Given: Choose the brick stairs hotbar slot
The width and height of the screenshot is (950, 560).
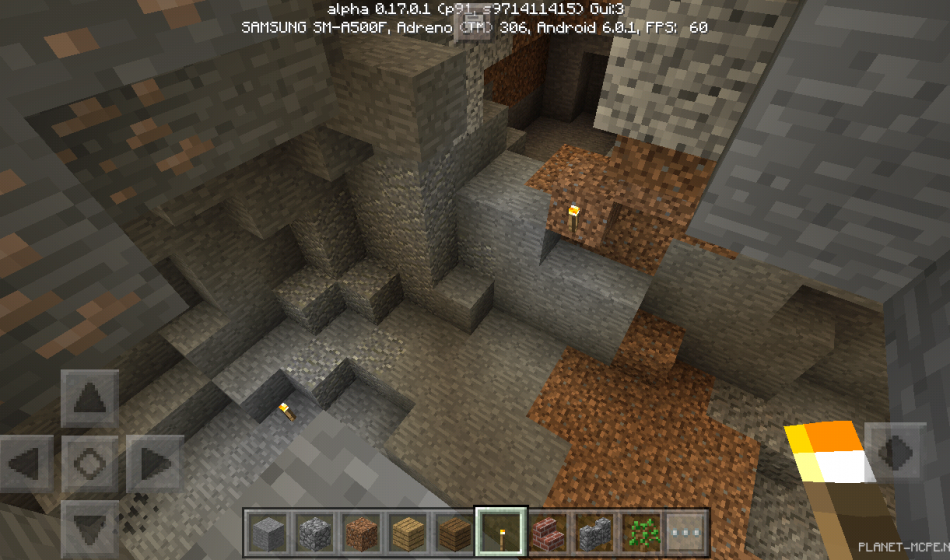Looking at the screenshot, I should click(x=546, y=531).
